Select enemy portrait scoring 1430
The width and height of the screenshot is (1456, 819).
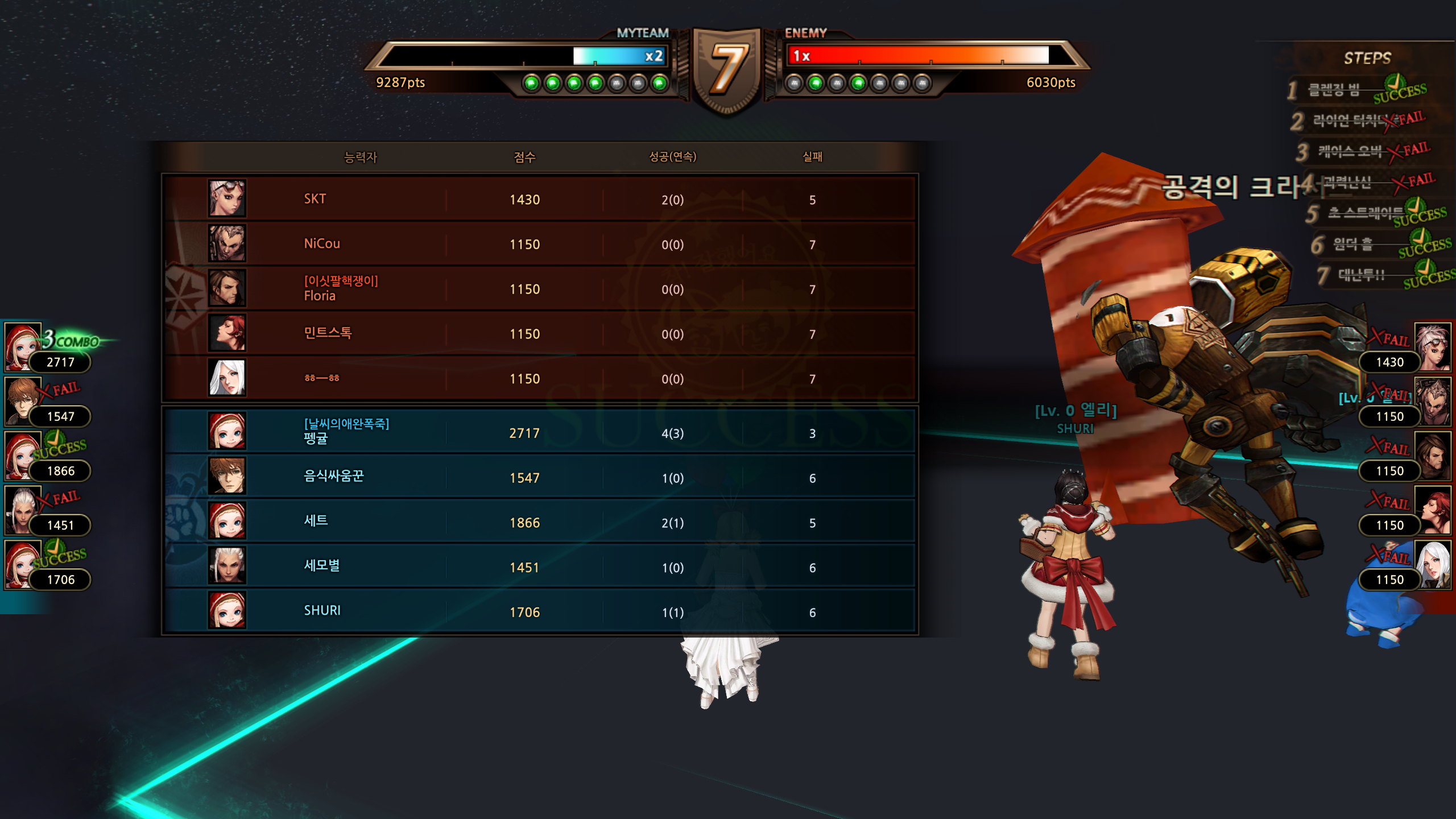(1432, 346)
